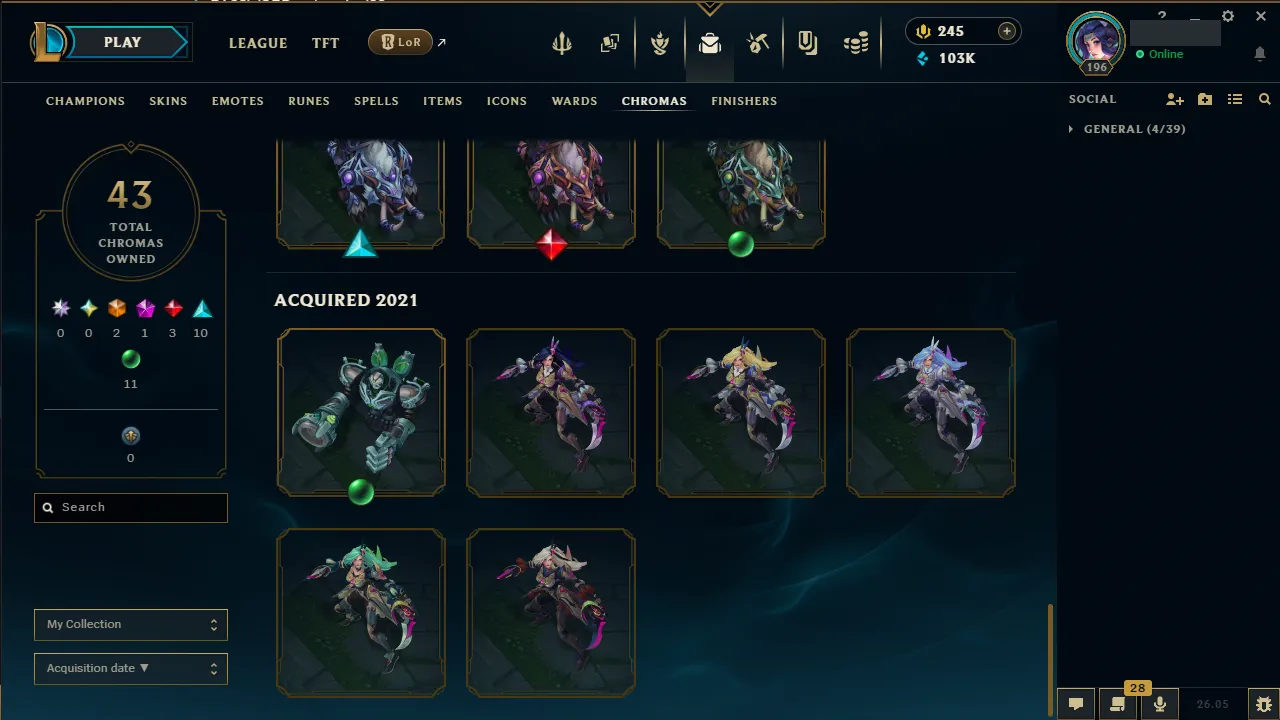
Task: Change friends roster view with the list icon
Action: [1235, 99]
